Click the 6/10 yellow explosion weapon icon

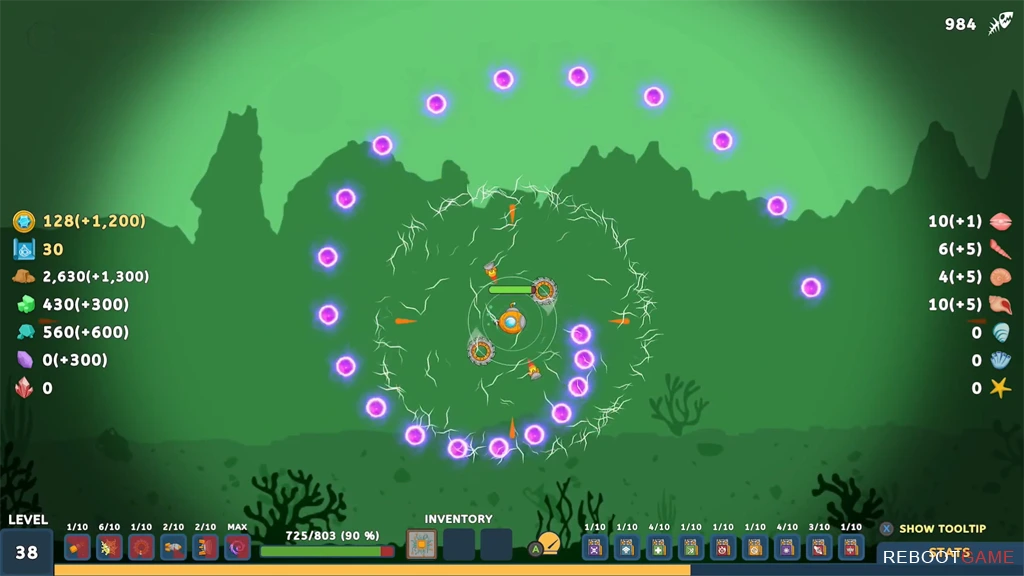[109, 547]
